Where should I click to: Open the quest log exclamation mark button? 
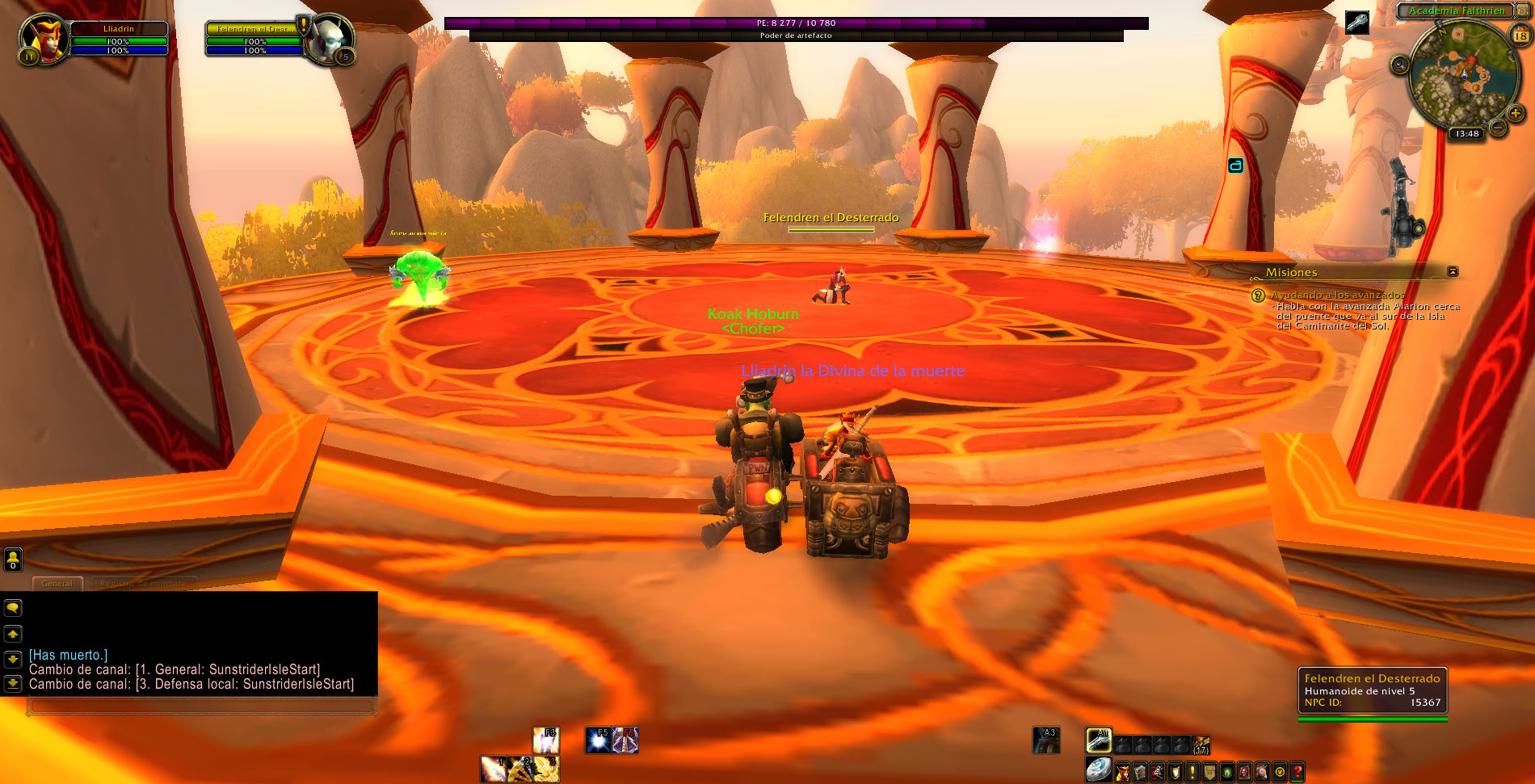(x=1192, y=773)
